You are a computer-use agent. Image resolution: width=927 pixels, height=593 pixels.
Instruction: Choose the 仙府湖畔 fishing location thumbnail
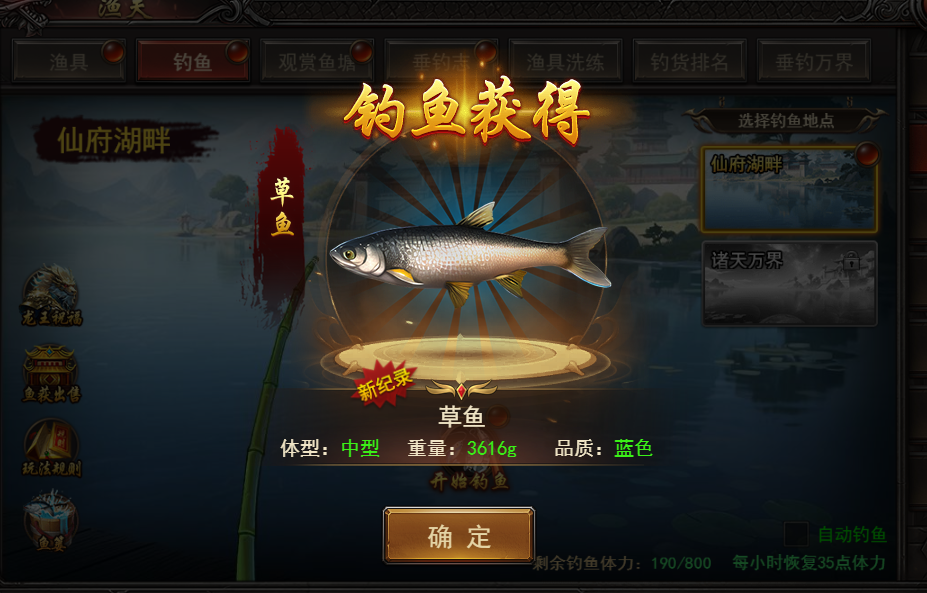click(789, 189)
